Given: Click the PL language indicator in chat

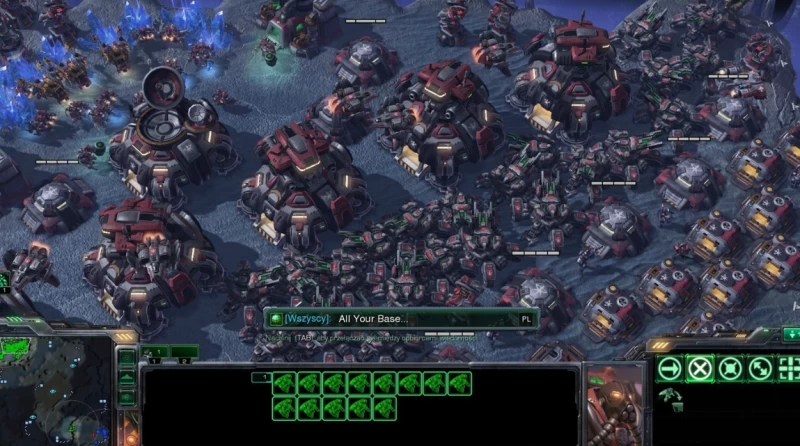Looking at the screenshot, I should click(x=526, y=319).
